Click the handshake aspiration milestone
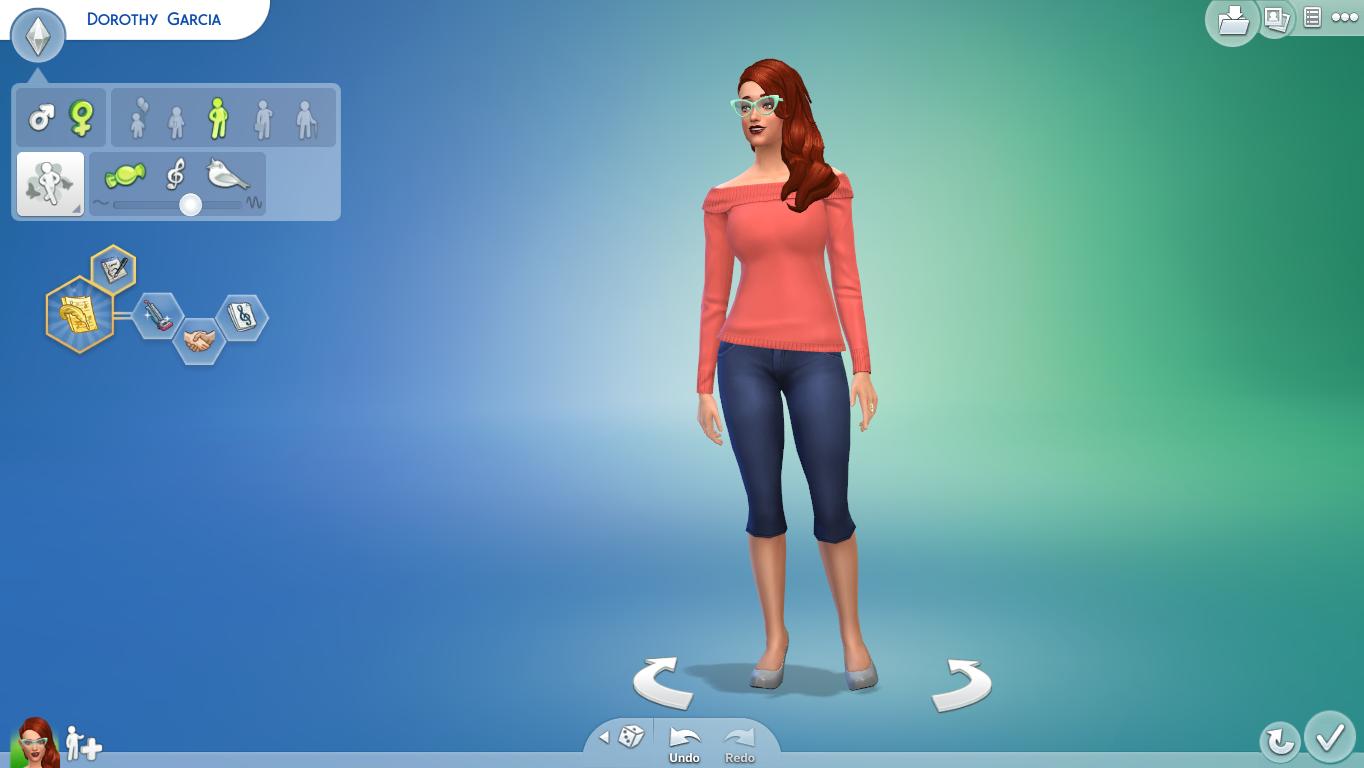1364x768 pixels. 199,337
